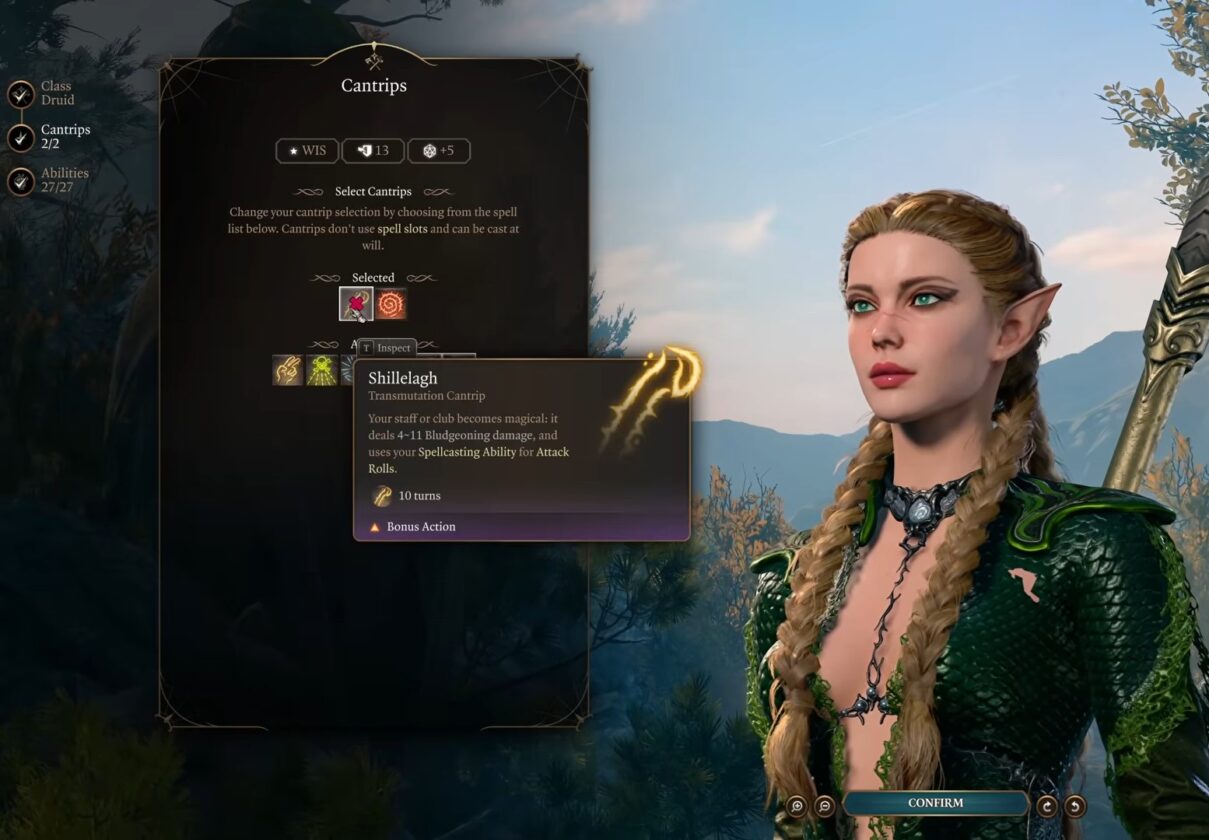Choose the Guidance hand cantrip icon
The image size is (1209, 840).
pyautogui.click(x=288, y=370)
